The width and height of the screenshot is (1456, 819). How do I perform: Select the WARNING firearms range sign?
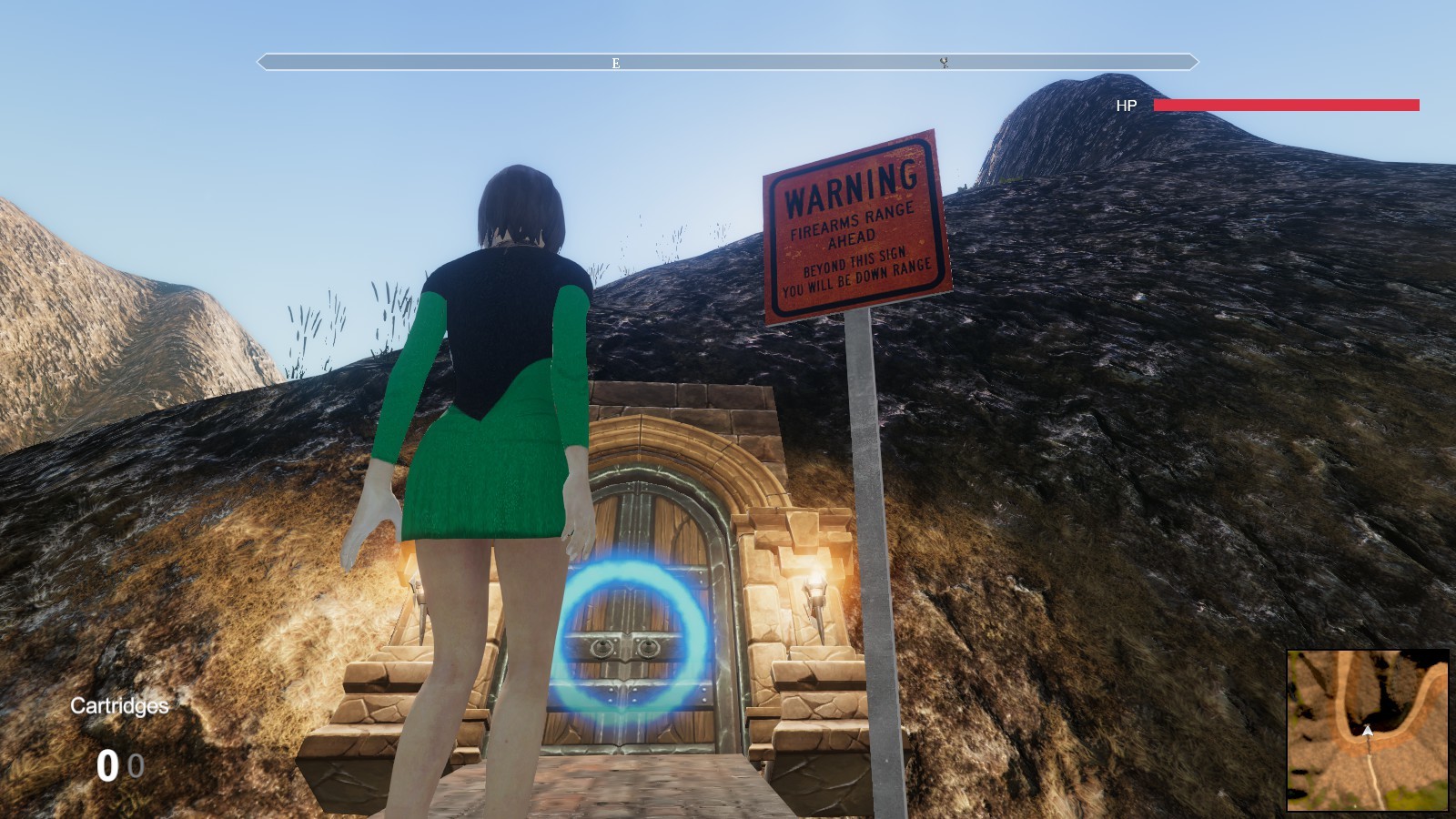[857, 227]
